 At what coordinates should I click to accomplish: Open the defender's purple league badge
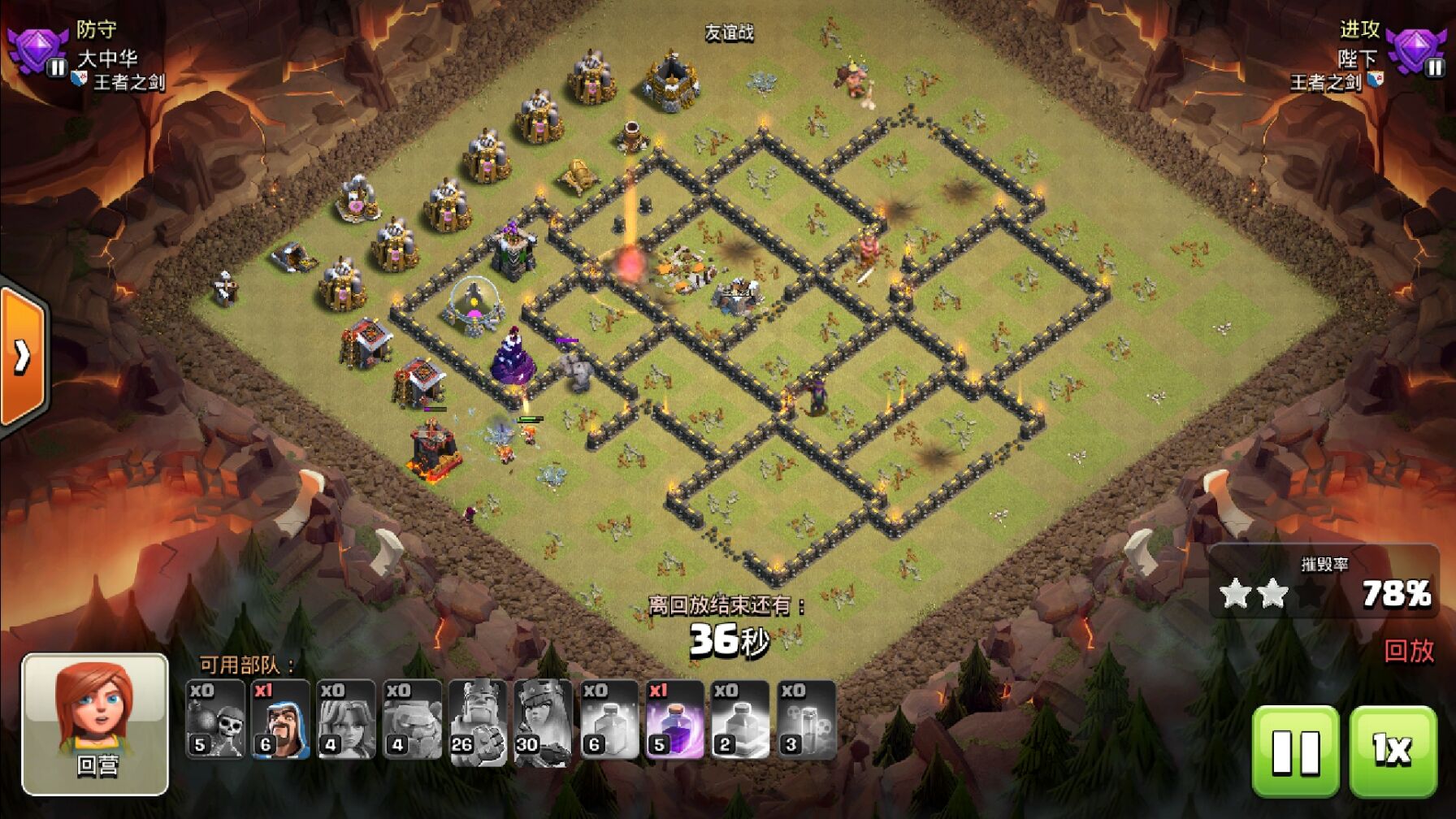tap(36, 50)
